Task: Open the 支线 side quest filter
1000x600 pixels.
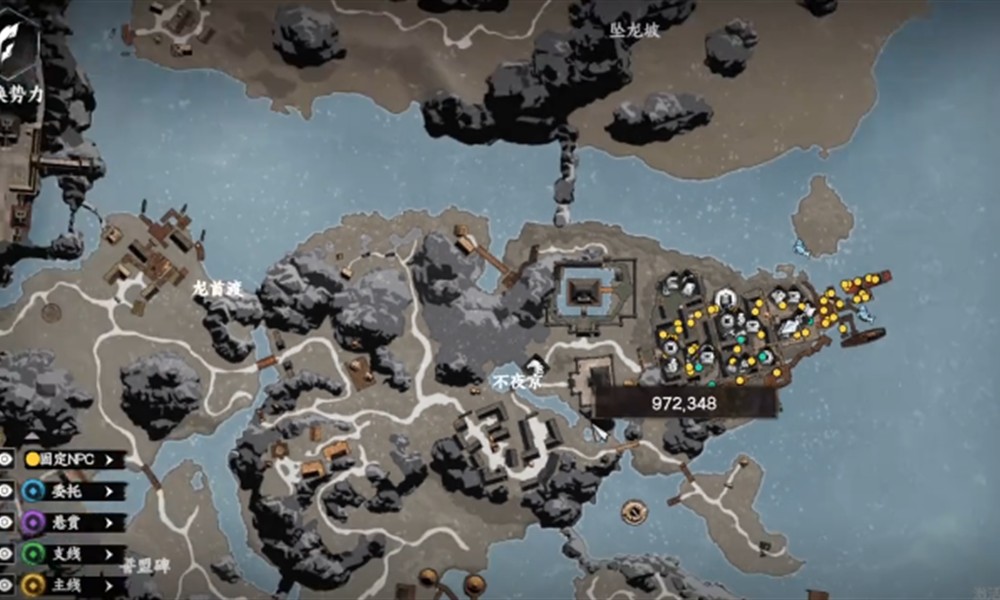Action: 75,553
